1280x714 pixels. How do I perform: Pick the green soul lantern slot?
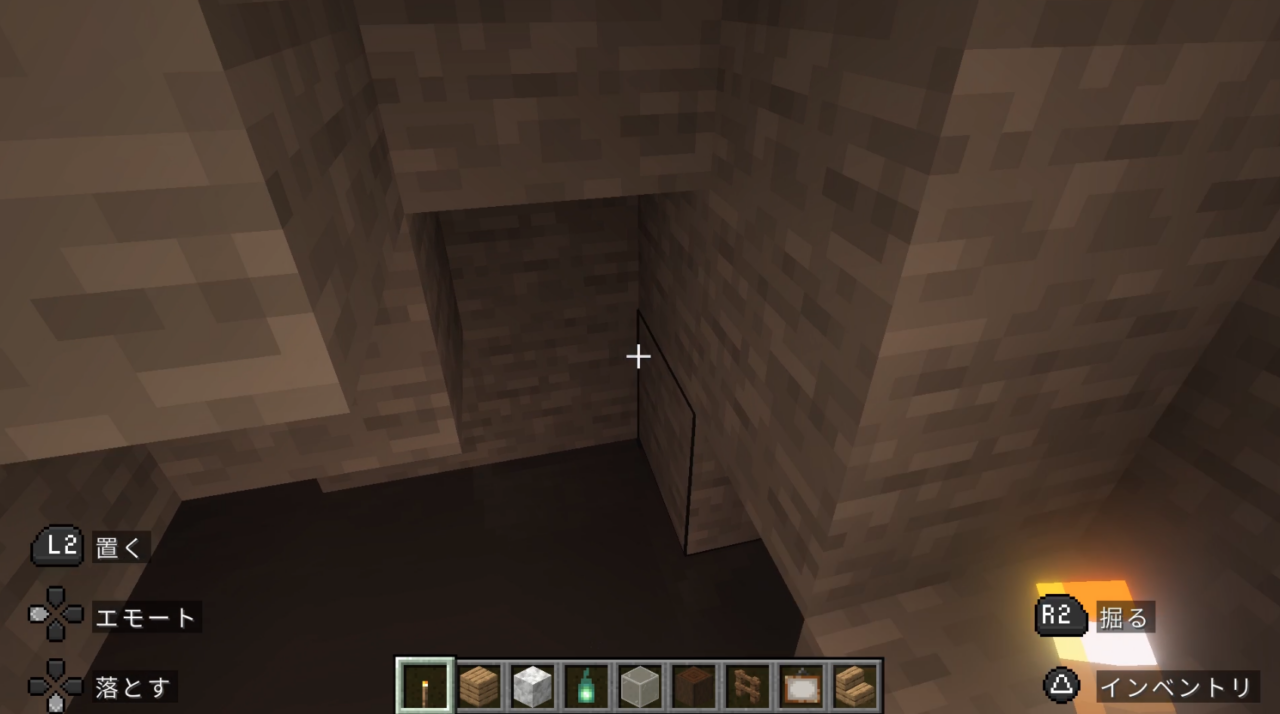point(587,686)
